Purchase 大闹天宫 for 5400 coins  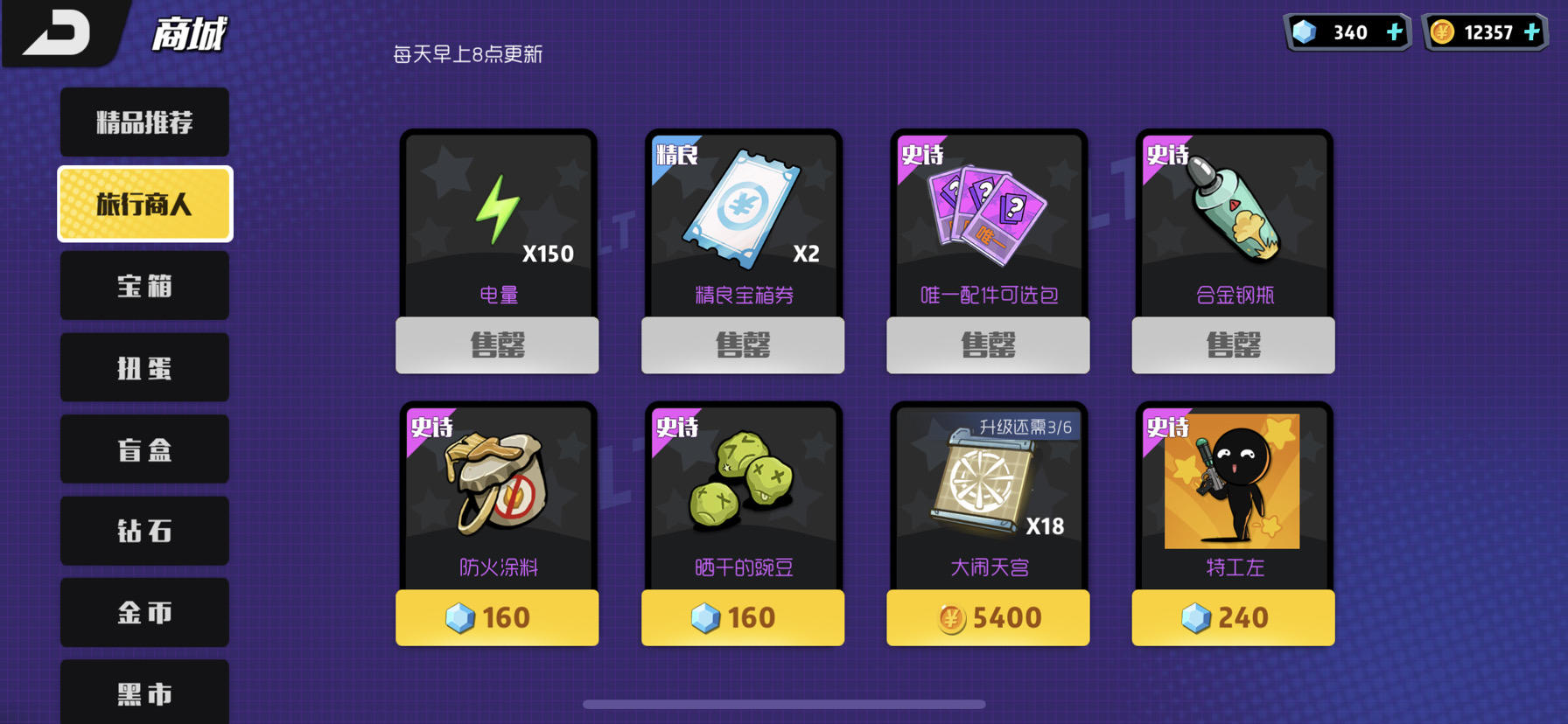(987, 617)
